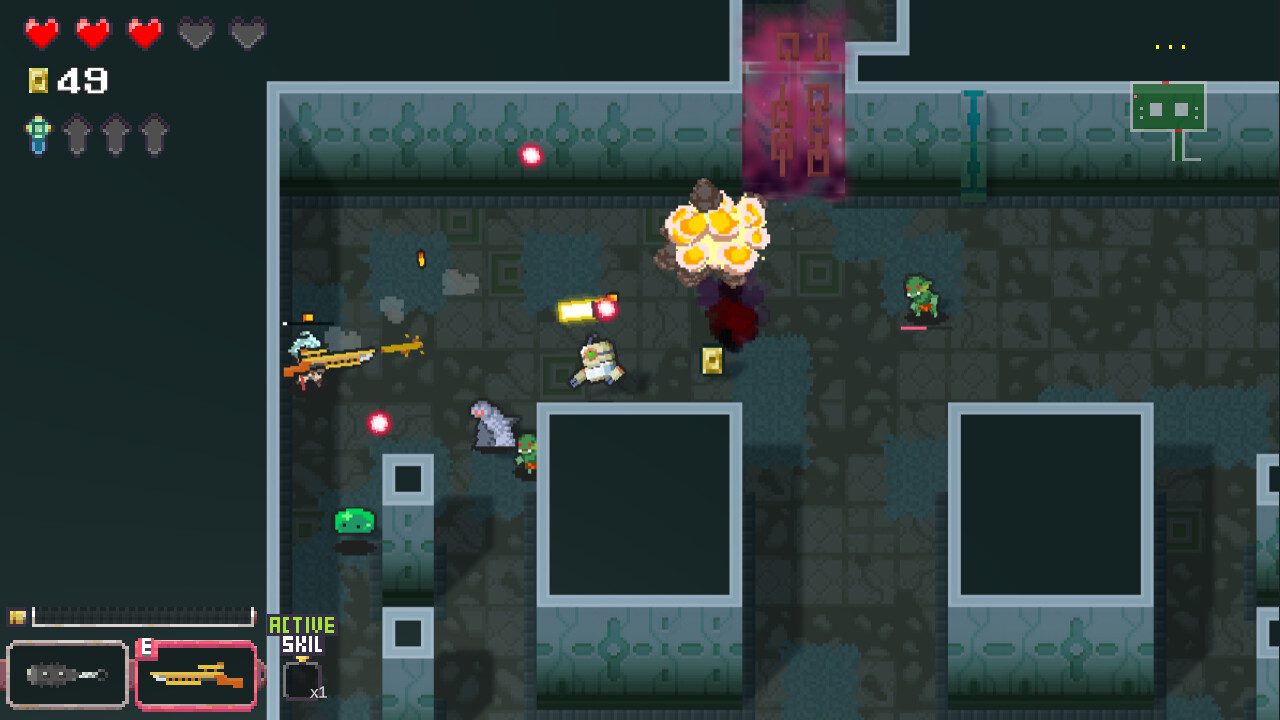Image resolution: width=1280 pixels, height=720 pixels.
Task: Click the blue-green robot companion icon
Action: click(38, 135)
